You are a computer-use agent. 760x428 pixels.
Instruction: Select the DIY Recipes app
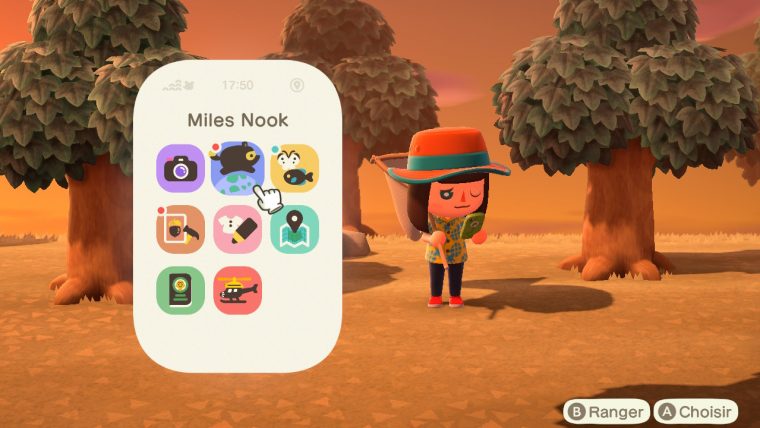(x=181, y=229)
